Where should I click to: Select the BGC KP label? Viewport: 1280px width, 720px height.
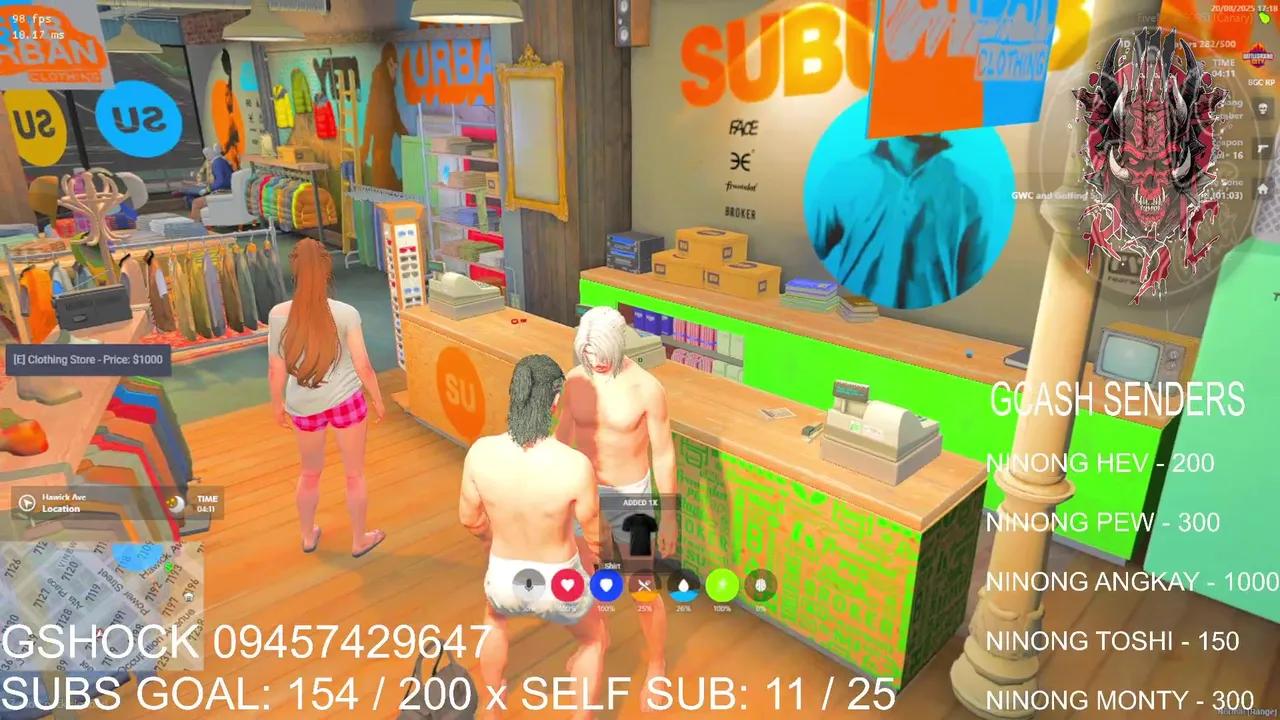pos(1260,83)
